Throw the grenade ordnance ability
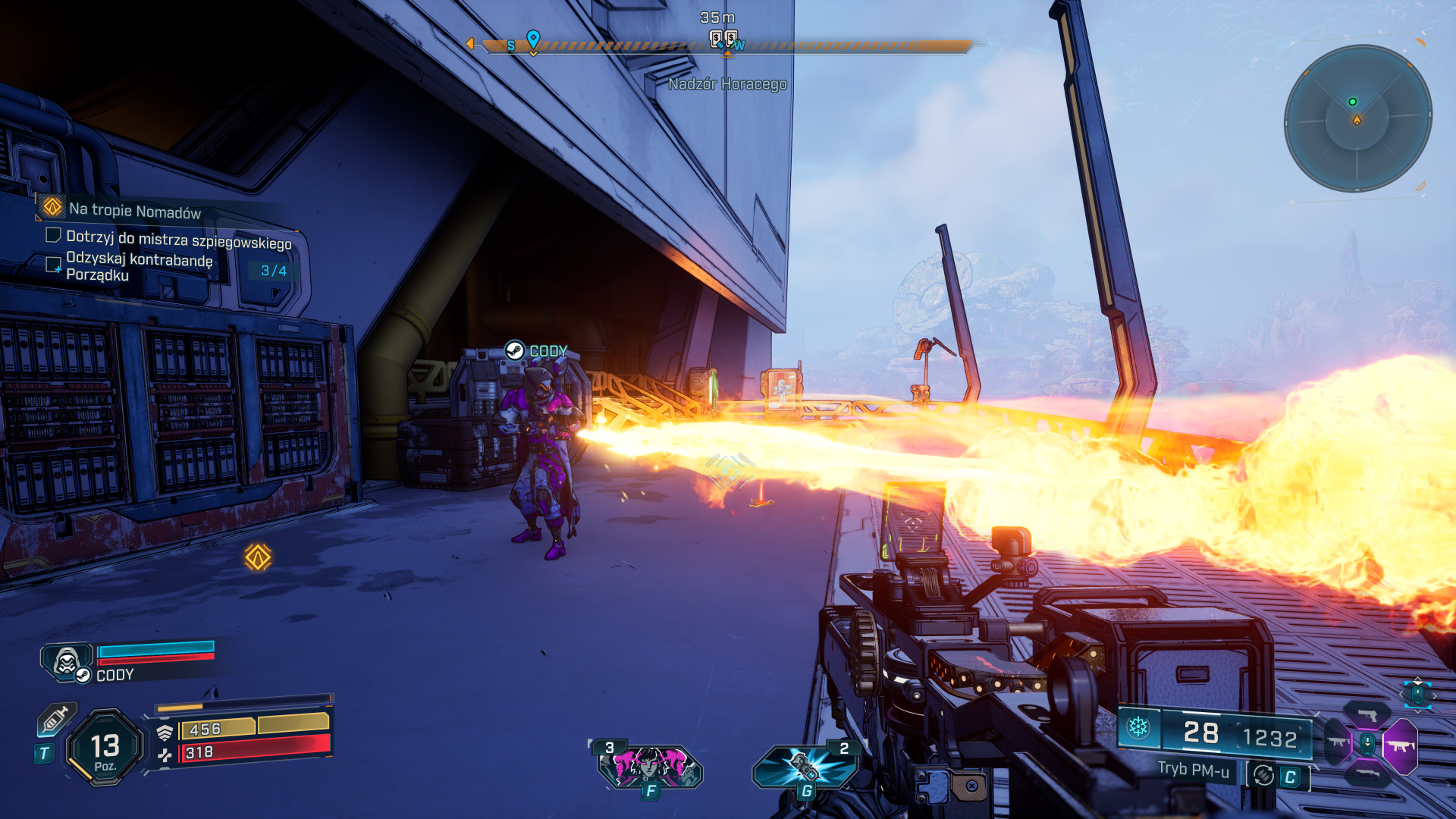 pyautogui.click(x=805, y=764)
